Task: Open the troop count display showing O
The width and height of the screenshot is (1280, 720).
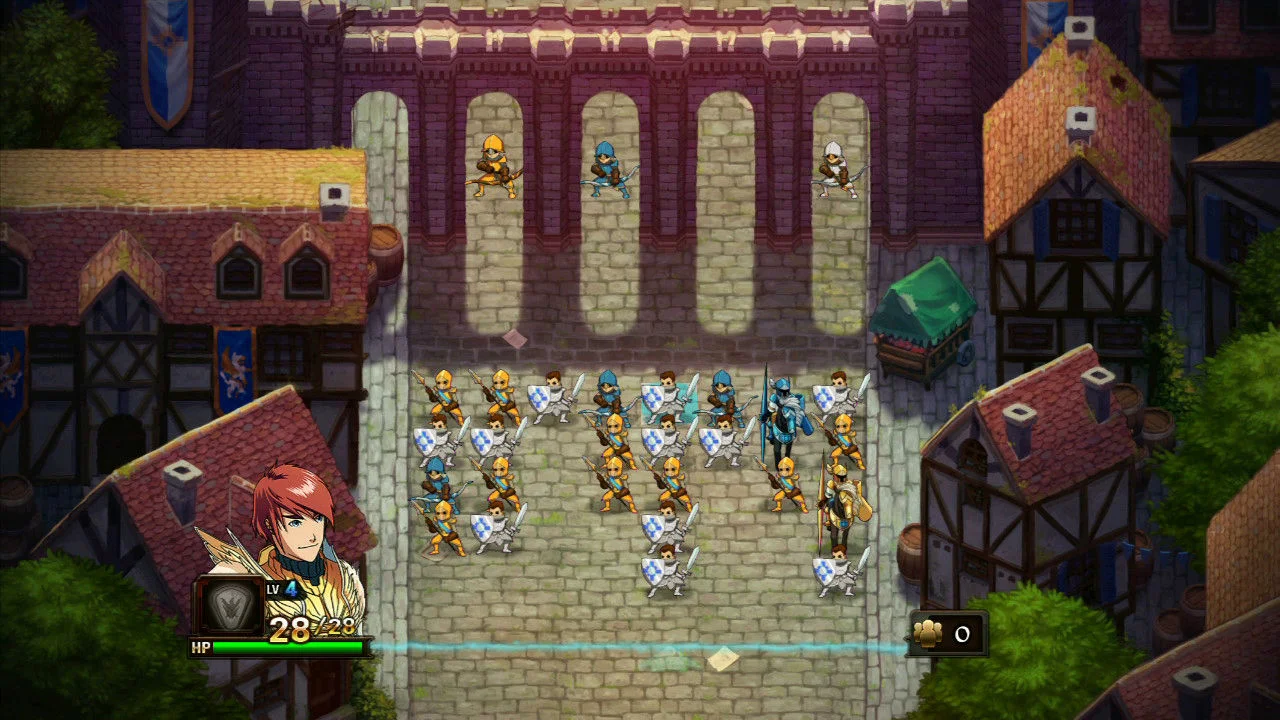Action: (963, 632)
